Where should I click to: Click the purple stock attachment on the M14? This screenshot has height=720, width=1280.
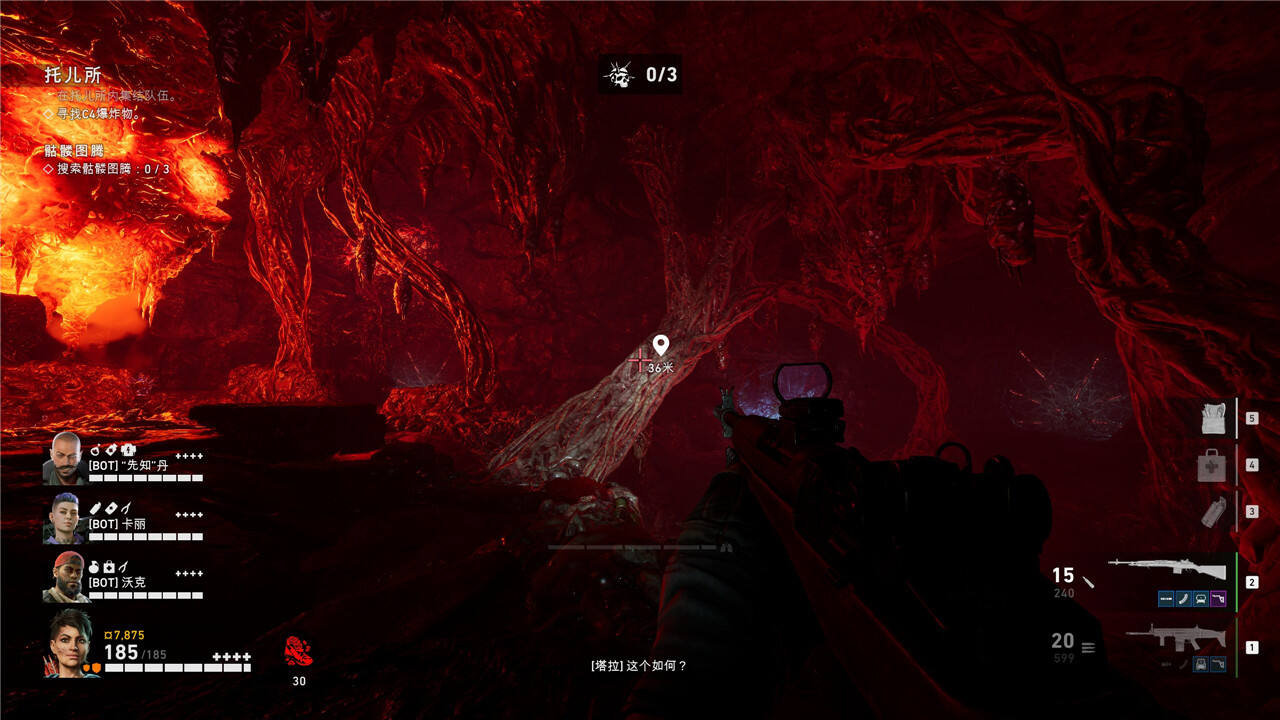pyautogui.click(x=1218, y=599)
